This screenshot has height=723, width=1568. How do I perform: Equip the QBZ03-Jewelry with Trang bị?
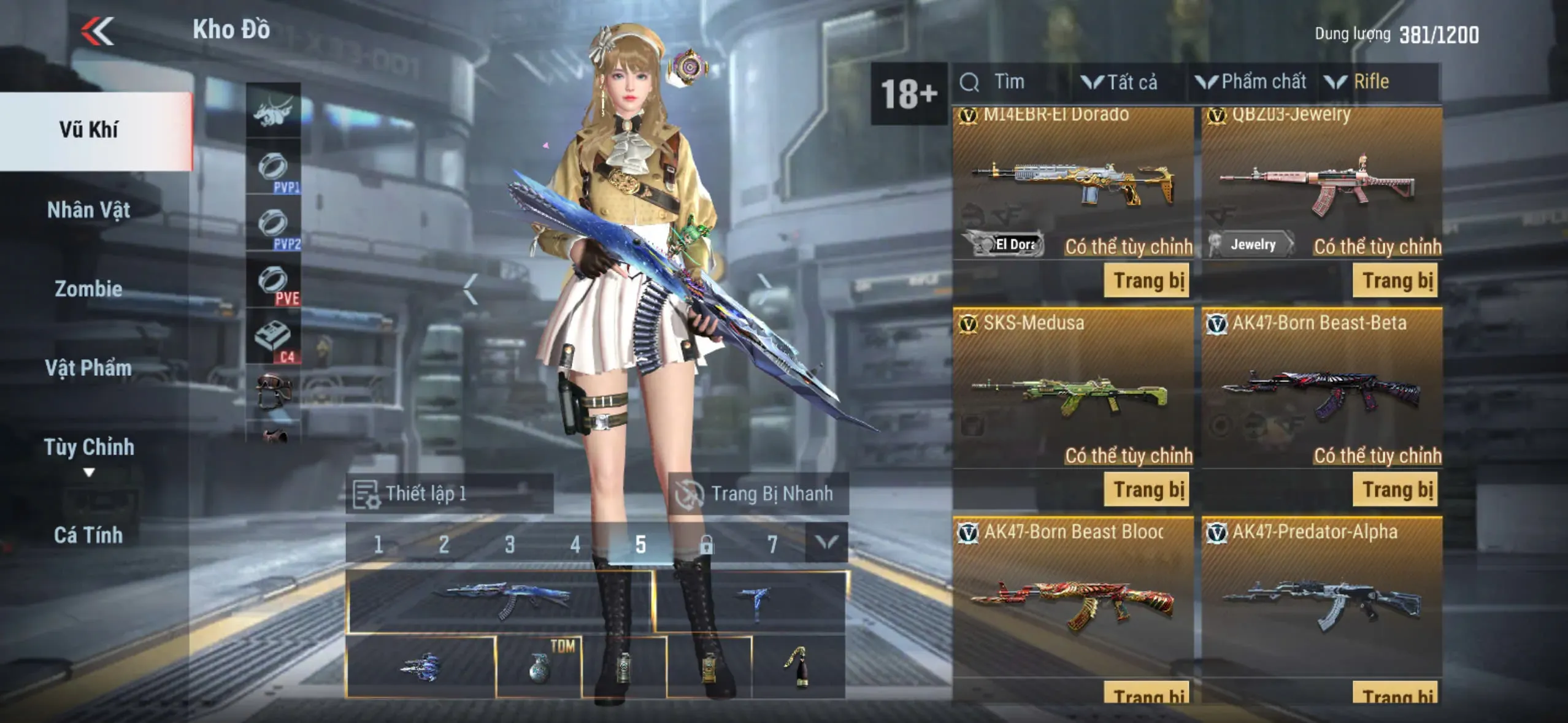[1395, 281]
